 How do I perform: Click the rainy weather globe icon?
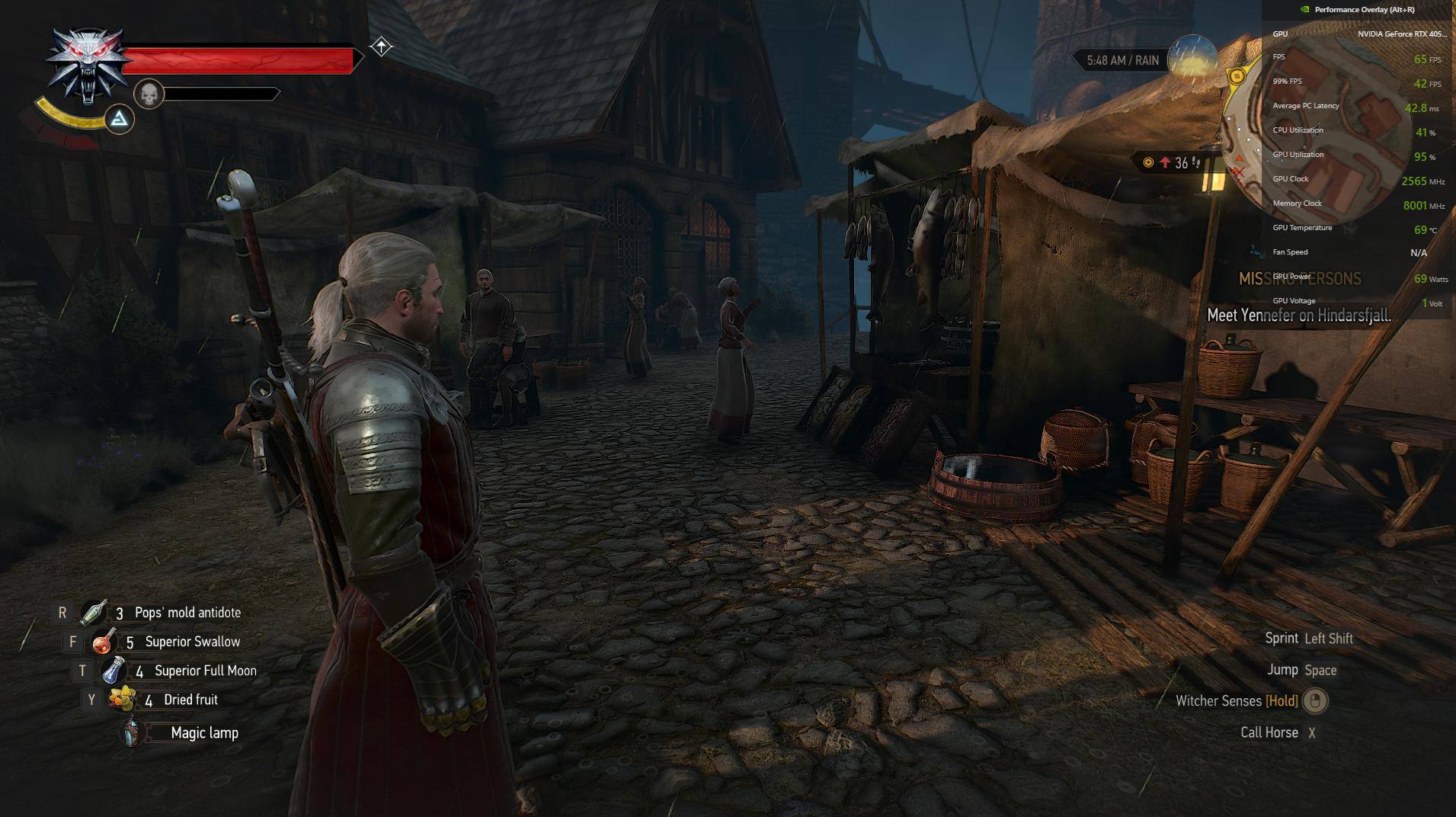(1192, 59)
